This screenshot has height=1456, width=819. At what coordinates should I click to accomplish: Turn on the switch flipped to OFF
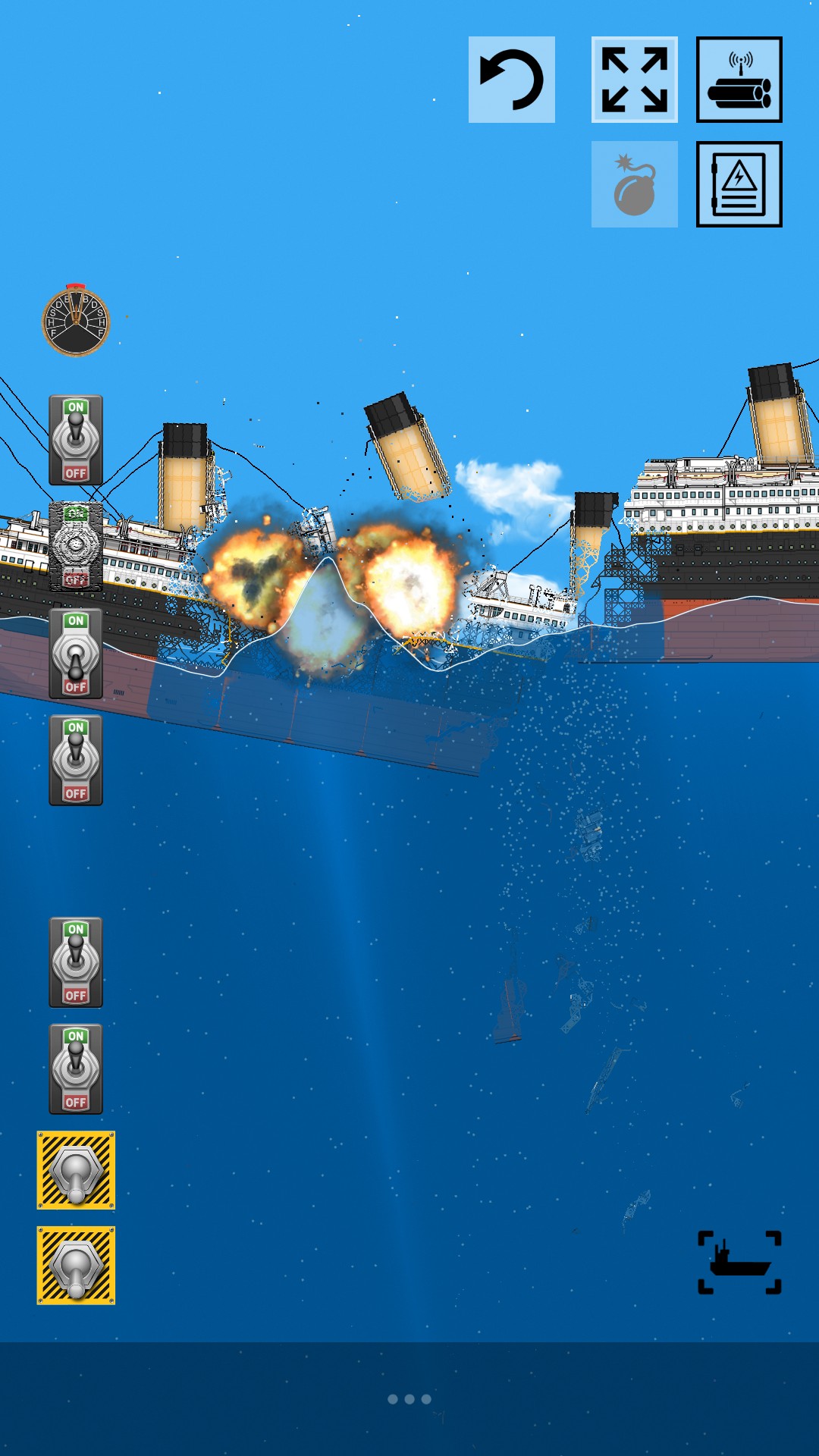pos(76,654)
